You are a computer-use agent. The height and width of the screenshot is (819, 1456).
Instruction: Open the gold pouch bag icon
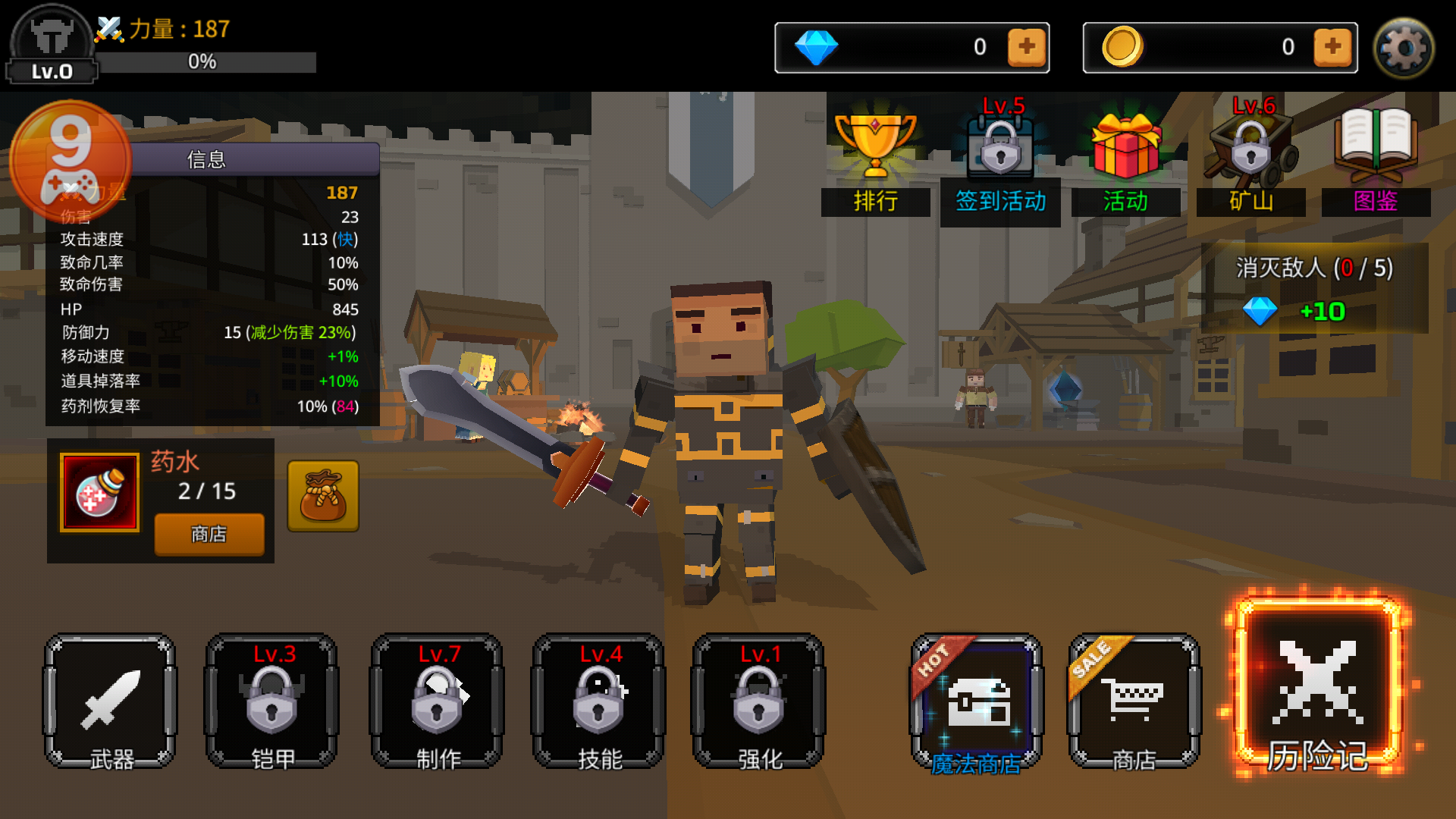[x=323, y=496]
